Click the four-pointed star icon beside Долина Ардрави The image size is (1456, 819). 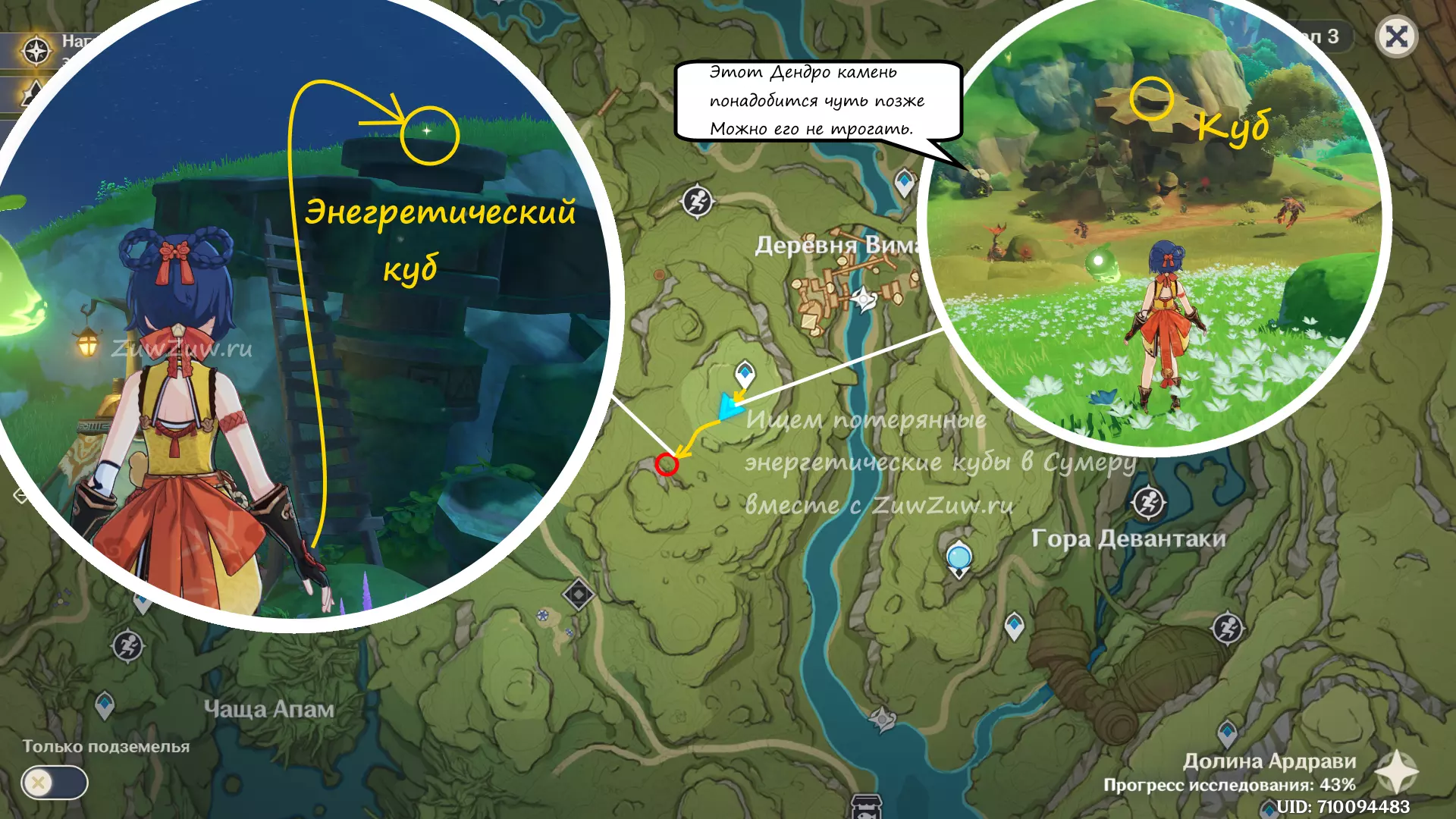(x=1396, y=772)
